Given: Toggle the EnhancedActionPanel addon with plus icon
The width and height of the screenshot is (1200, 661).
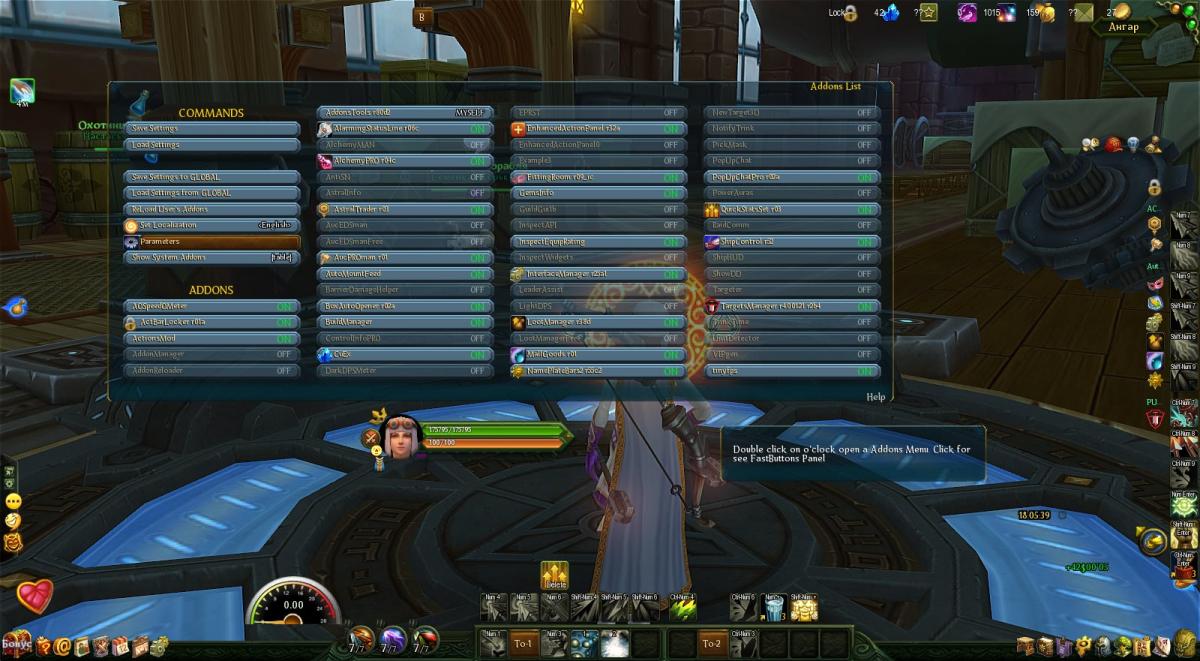Looking at the screenshot, I should click(670, 129).
